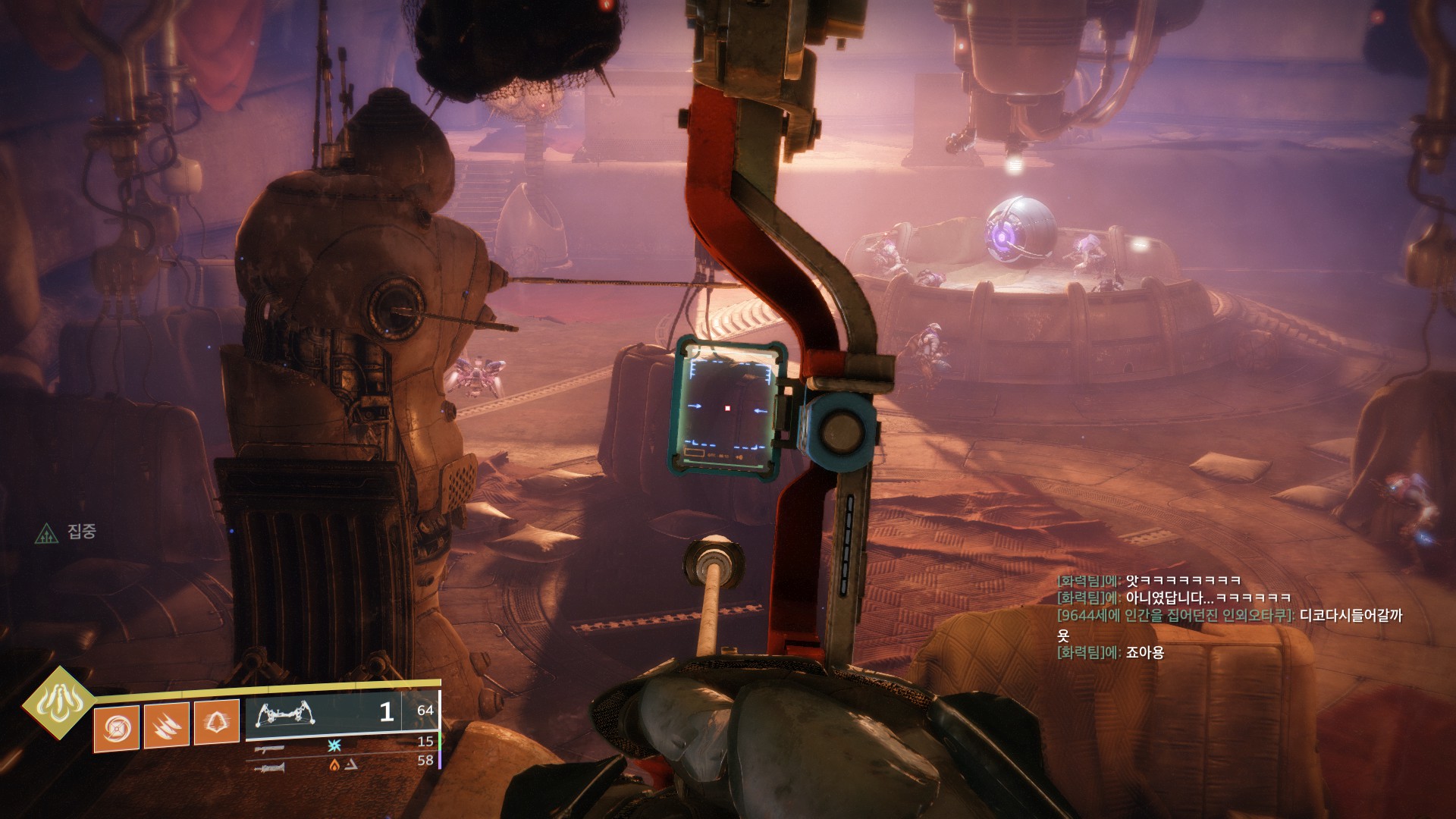Use the swirling grenade ability icon
This screenshot has width=1456, height=819.
coord(117,729)
